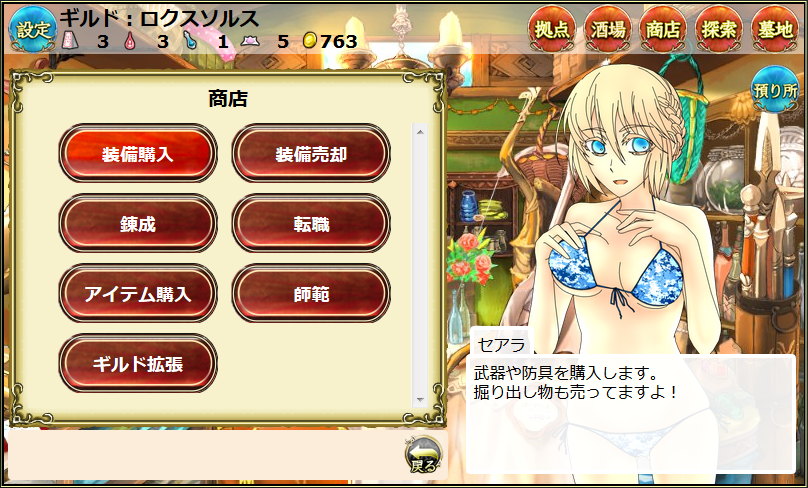This screenshot has height=488, width=808.
Task: Start 探索 exploration
Action: tap(719, 29)
